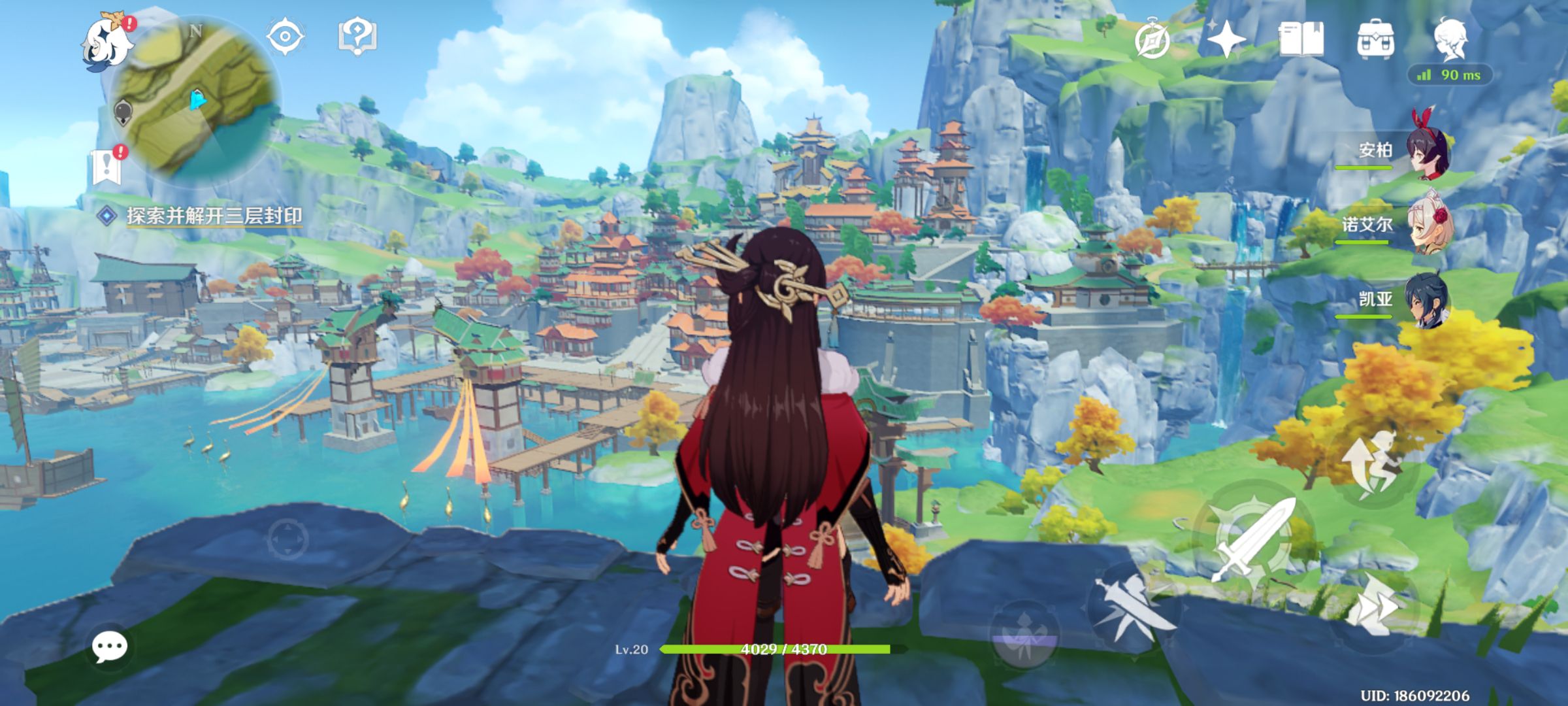Screen dimensions: 1568x706
Task: Open the chat bubble
Action: (x=109, y=647)
